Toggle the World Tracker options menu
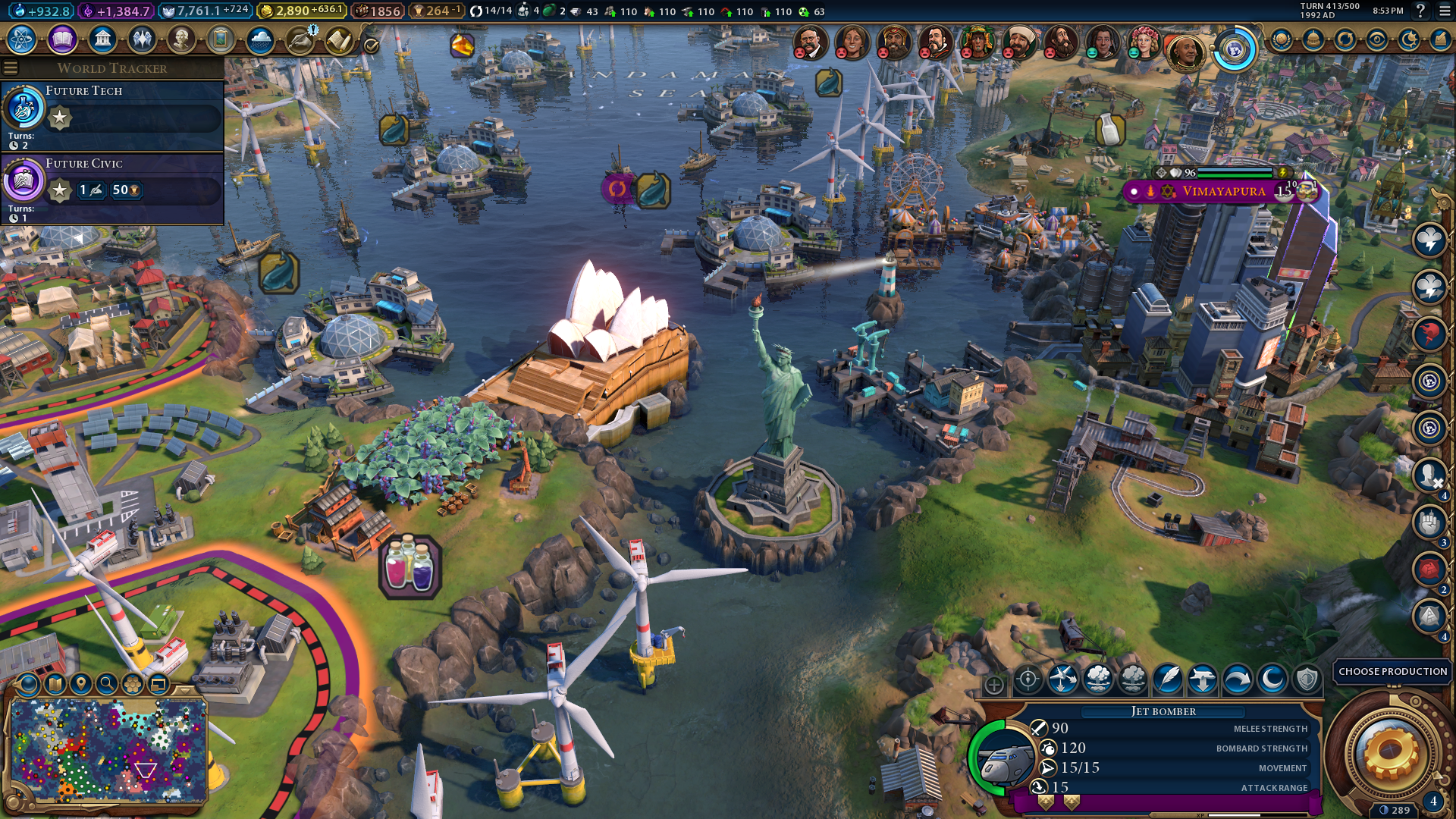1456x819 pixels. pyautogui.click(x=11, y=68)
